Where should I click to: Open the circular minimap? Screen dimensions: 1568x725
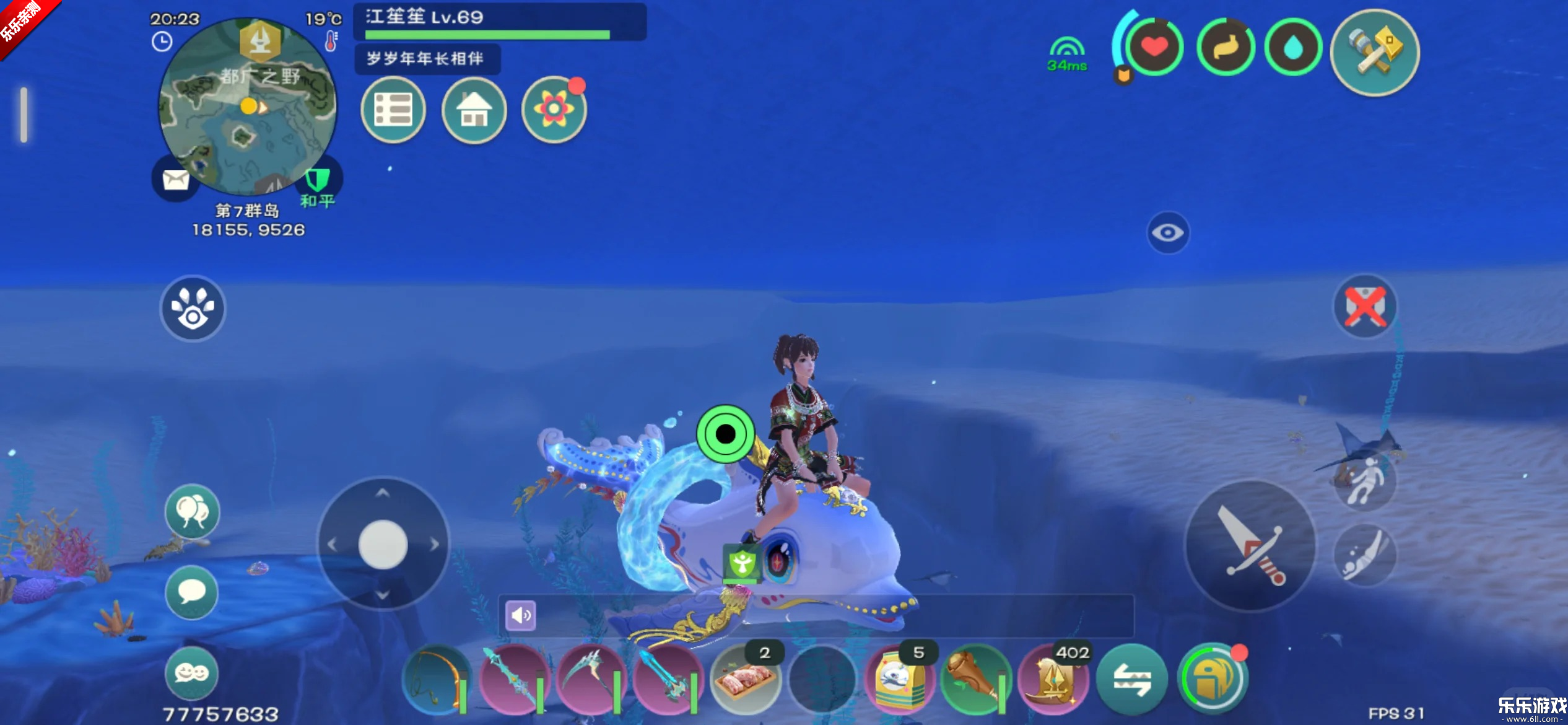click(247, 107)
